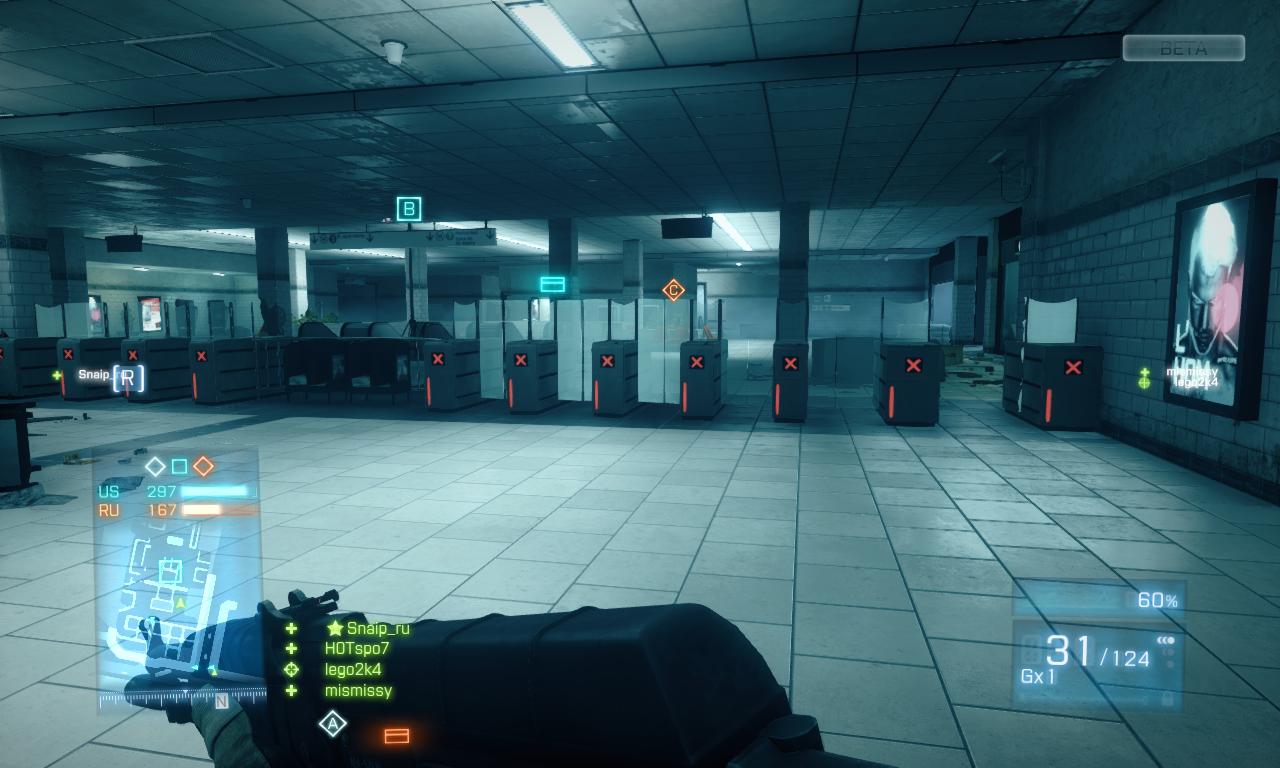1280x768 pixels.
Task: Select mismissy in the squad list
Action: click(x=358, y=690)
